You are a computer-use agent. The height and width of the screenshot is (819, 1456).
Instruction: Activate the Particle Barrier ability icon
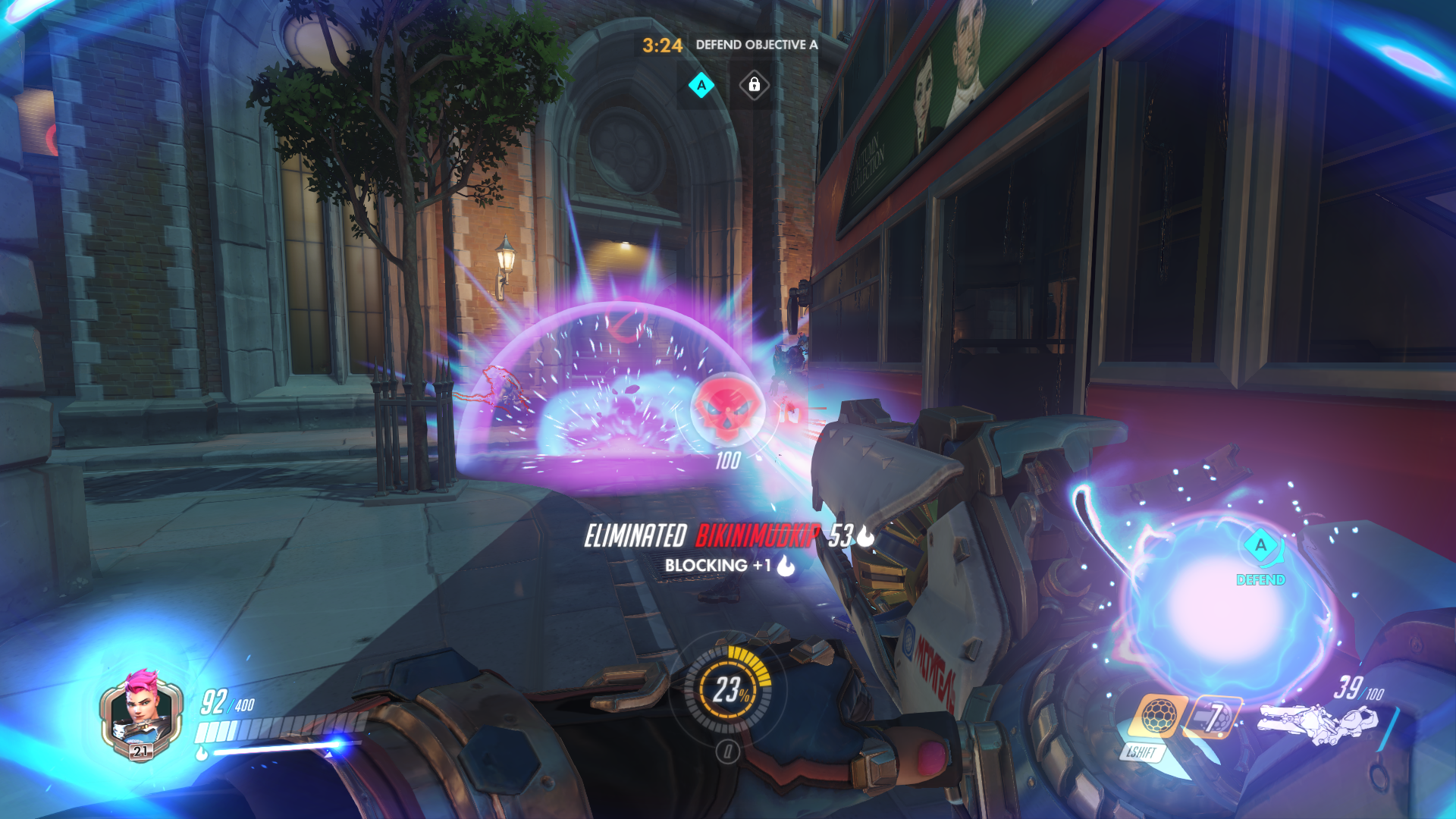[x=1157, y=715]
